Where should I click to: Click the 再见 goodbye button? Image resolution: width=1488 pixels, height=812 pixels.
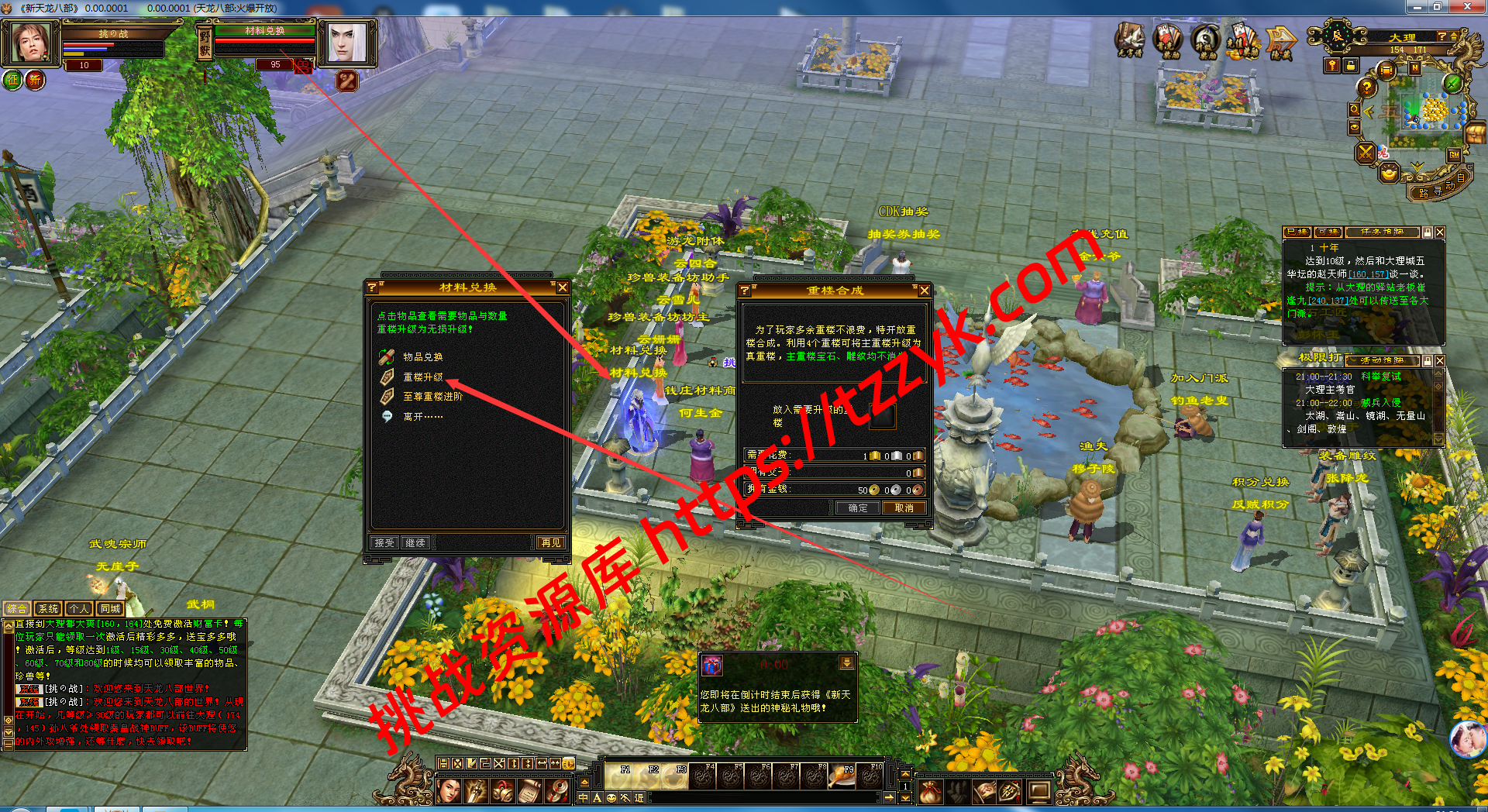(551, 543)
